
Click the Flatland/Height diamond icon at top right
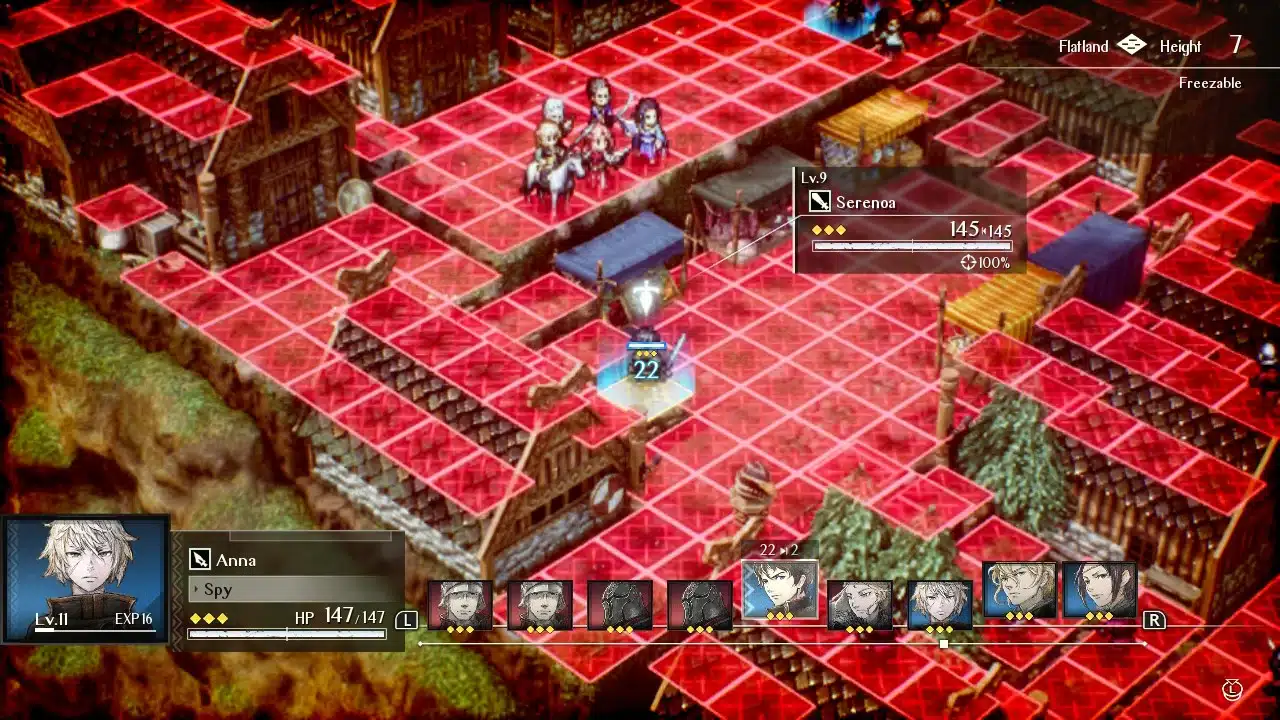pyautogui.click(x=1131, y=45)
